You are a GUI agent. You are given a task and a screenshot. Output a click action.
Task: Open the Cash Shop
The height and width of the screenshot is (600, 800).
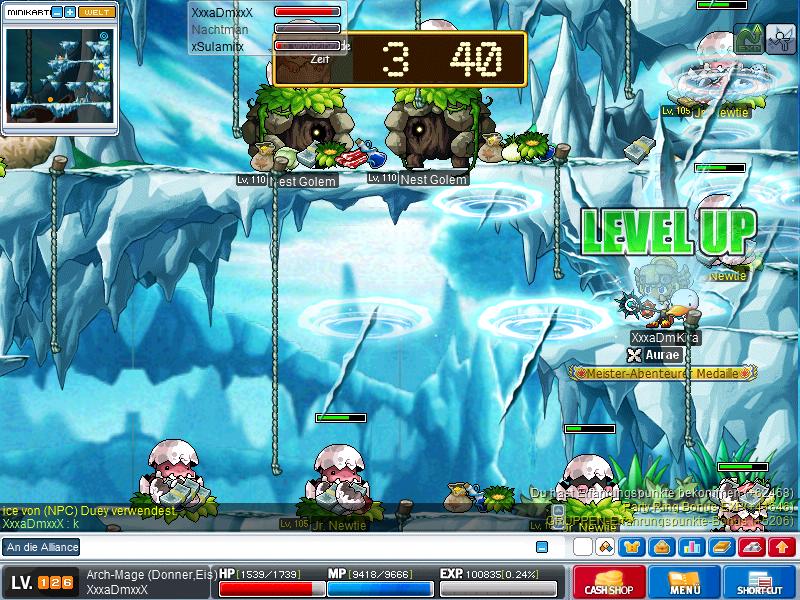point(609,582)
